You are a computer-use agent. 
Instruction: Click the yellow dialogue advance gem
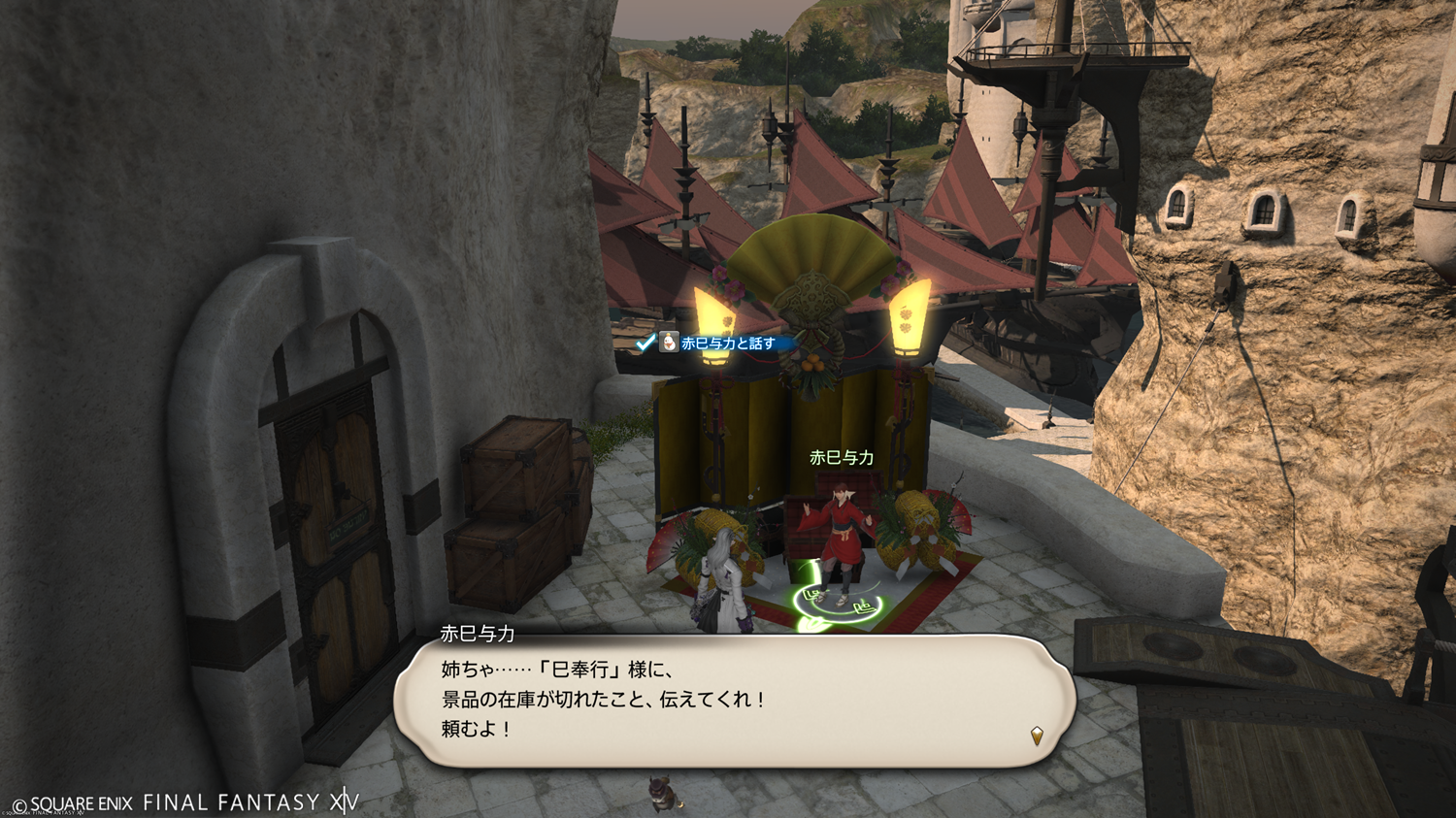(x=1037, y=736)
